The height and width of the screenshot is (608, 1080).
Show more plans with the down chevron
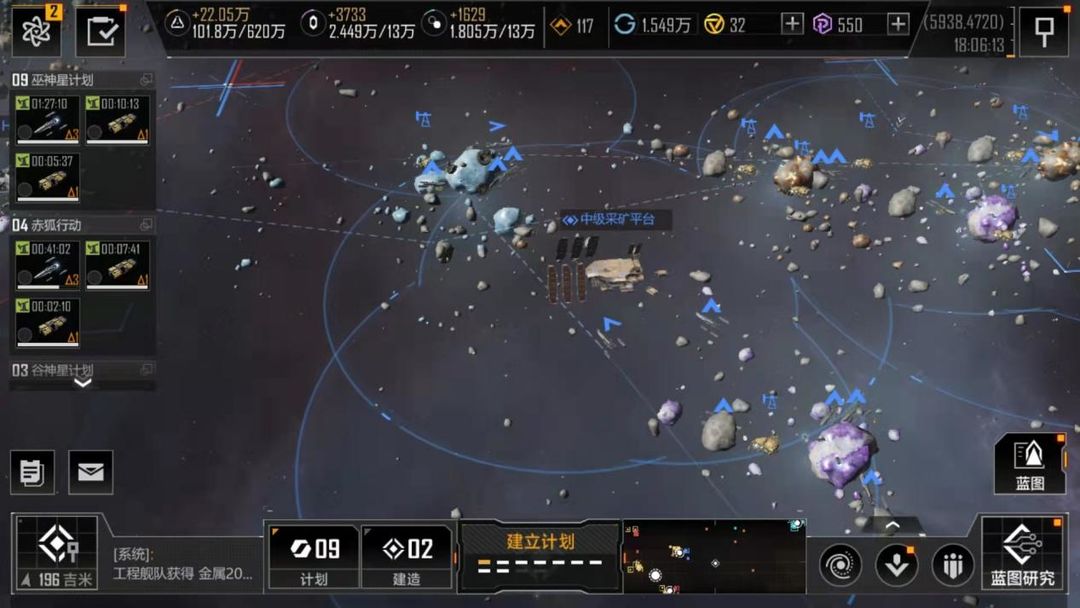tap(83, 382)
